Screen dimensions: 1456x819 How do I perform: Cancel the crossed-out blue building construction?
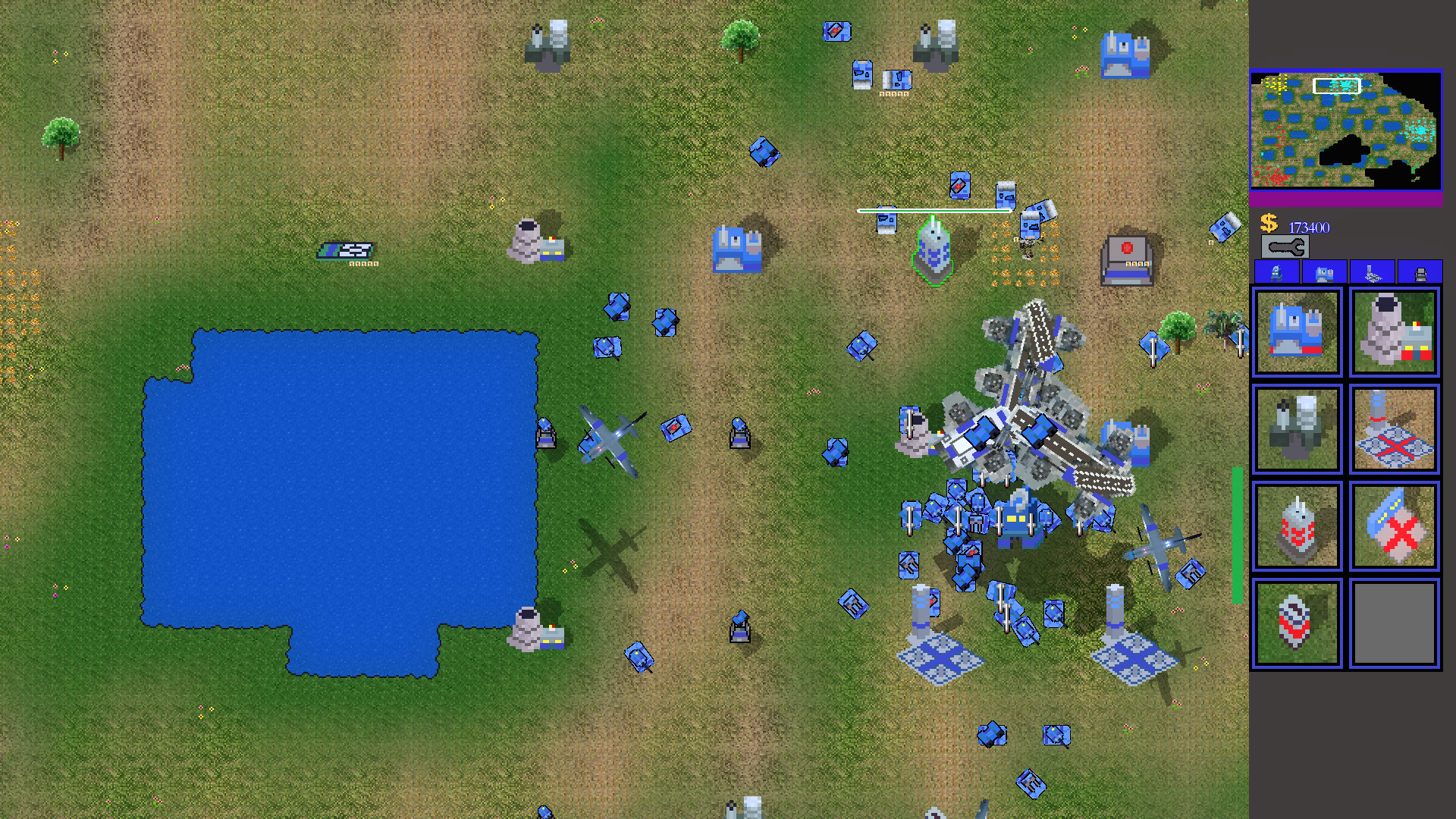[x=1394, y=527]
